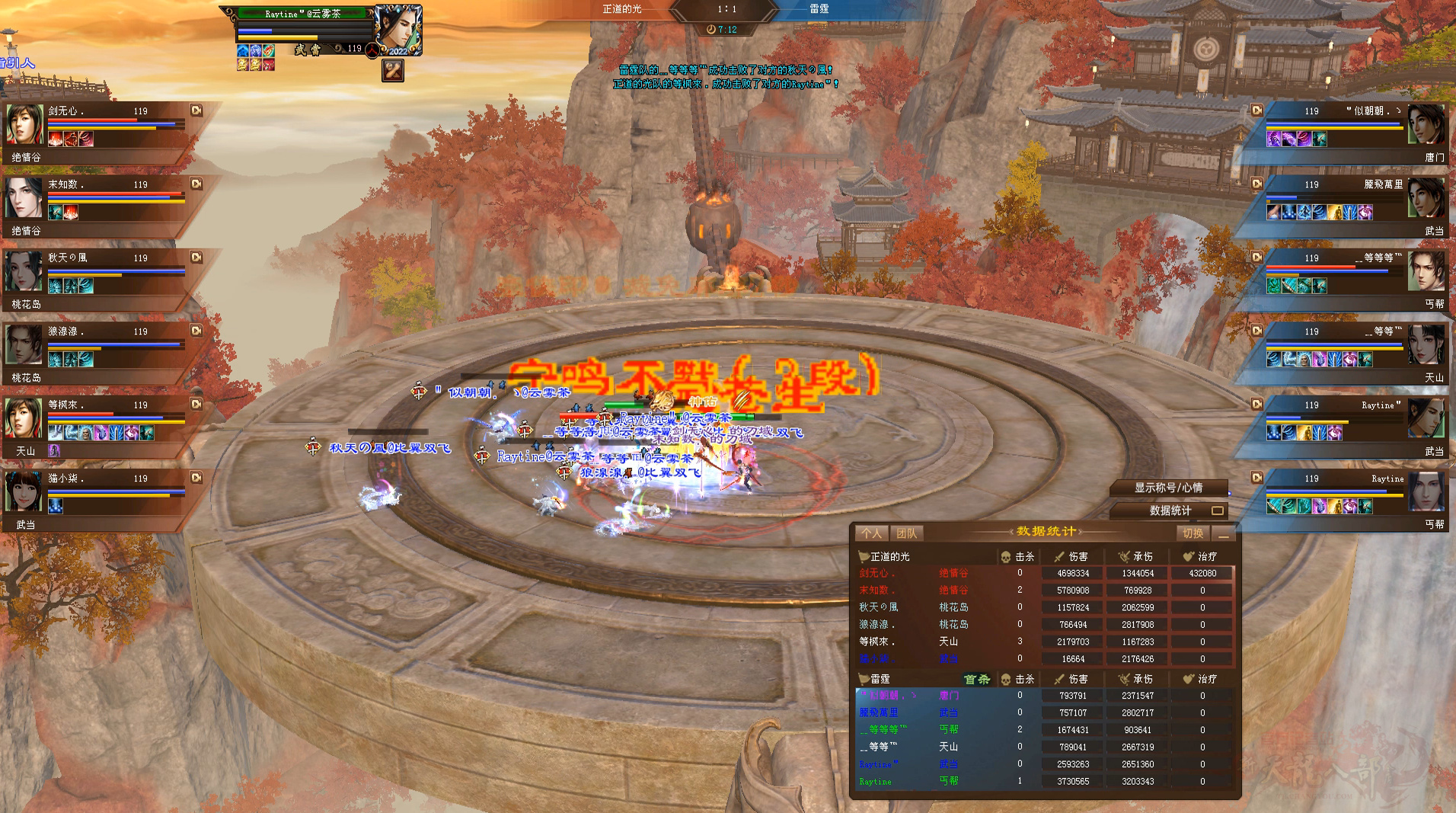
Task: Click the 显示称号/心情 button
Action: 1168,488
